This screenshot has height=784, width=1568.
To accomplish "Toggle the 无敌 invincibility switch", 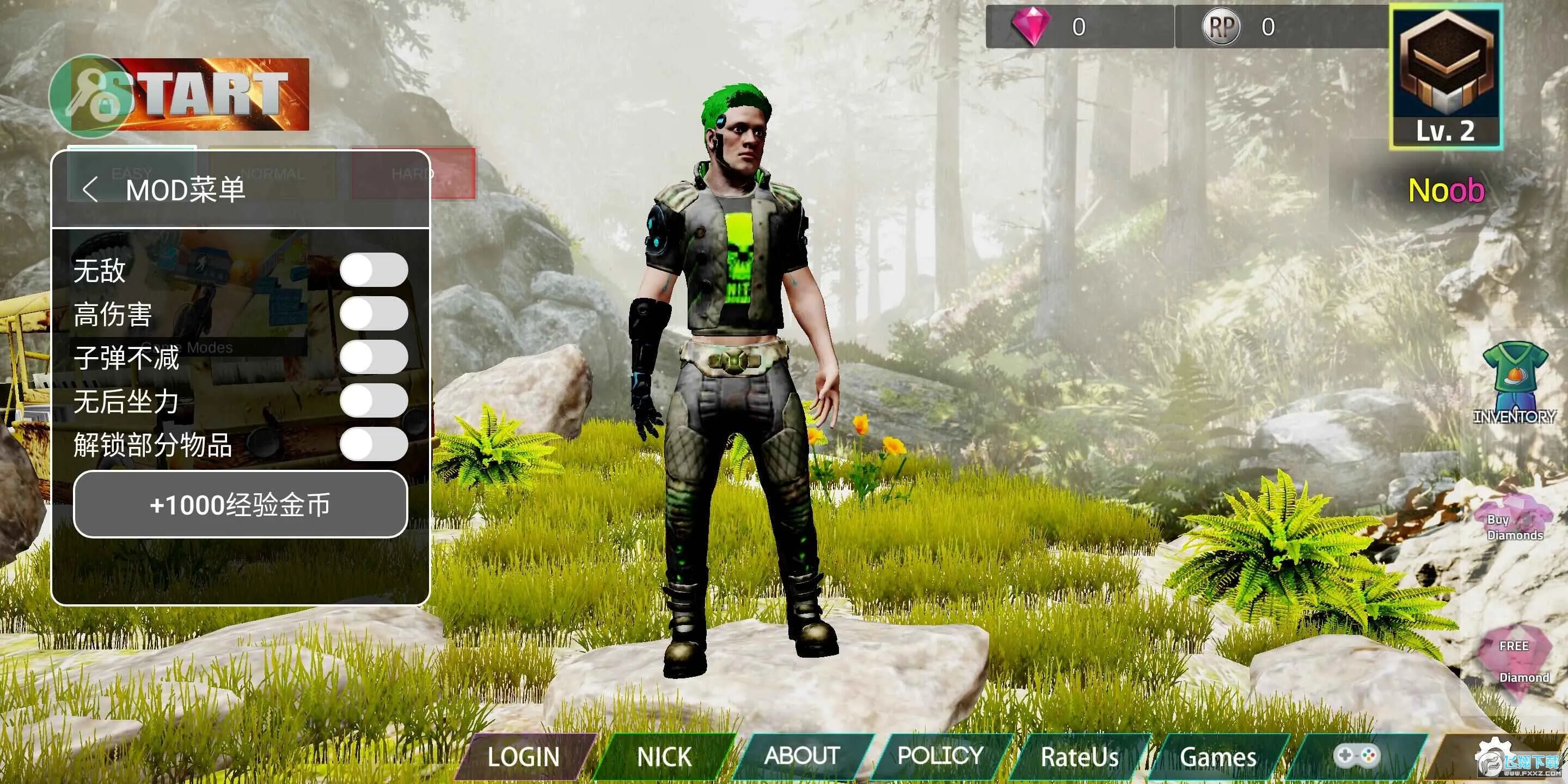I will click(373, 269).
